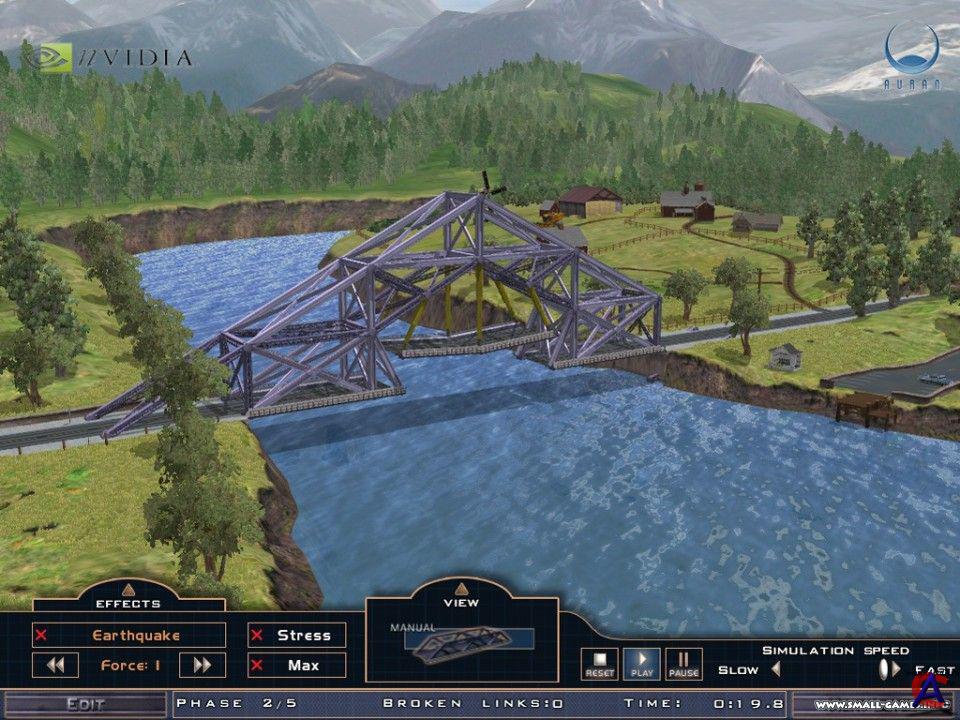
Task: Play the simulation
Action: click(x=642, y=664)
